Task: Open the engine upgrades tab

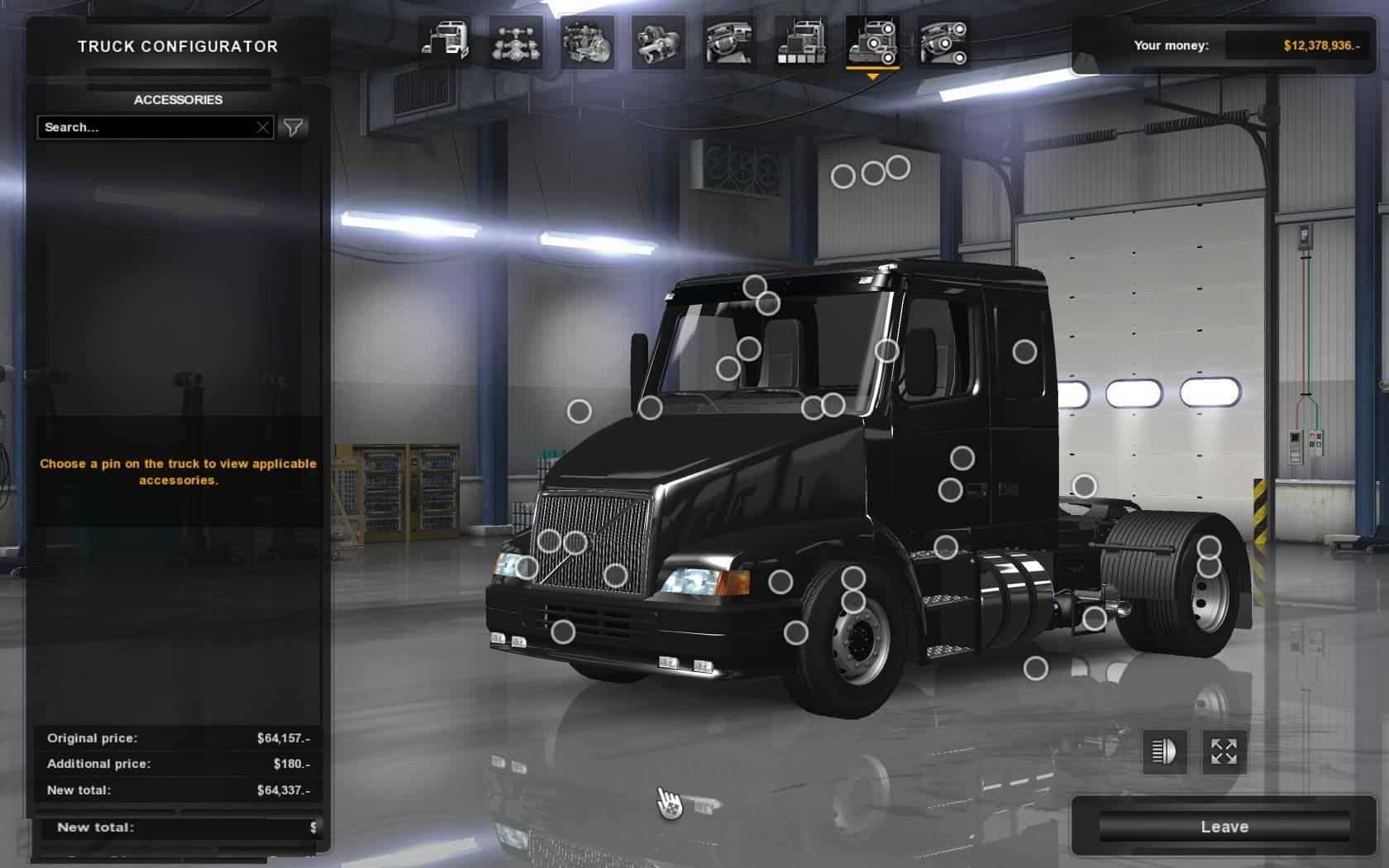Action: coord(586,41)
